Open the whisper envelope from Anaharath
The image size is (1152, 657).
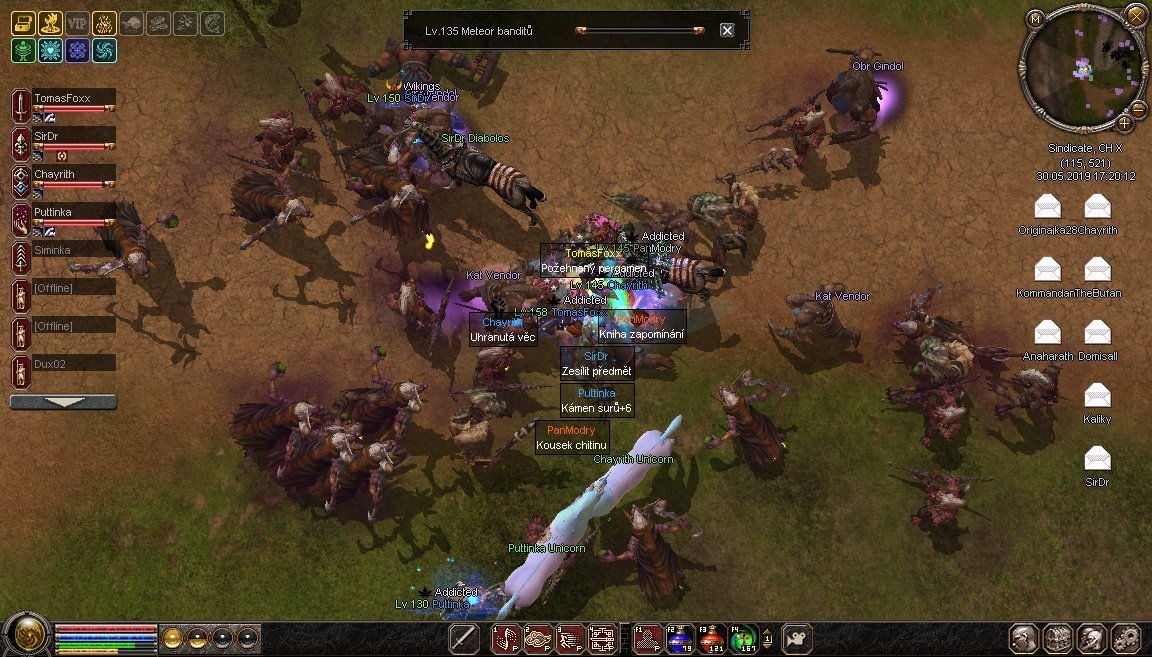click(1047, 333)
